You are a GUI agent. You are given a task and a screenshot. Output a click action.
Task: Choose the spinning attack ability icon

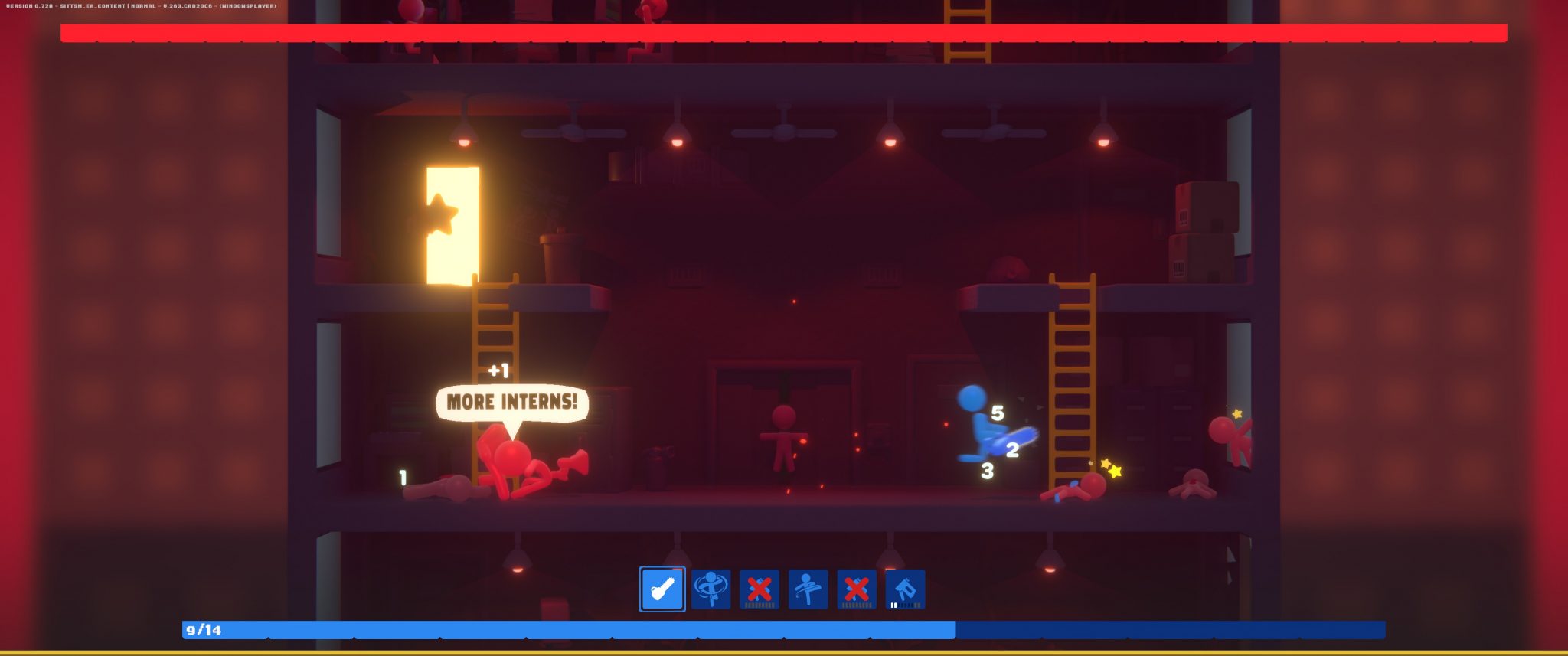pyautogui.click(x=710, y=589)
